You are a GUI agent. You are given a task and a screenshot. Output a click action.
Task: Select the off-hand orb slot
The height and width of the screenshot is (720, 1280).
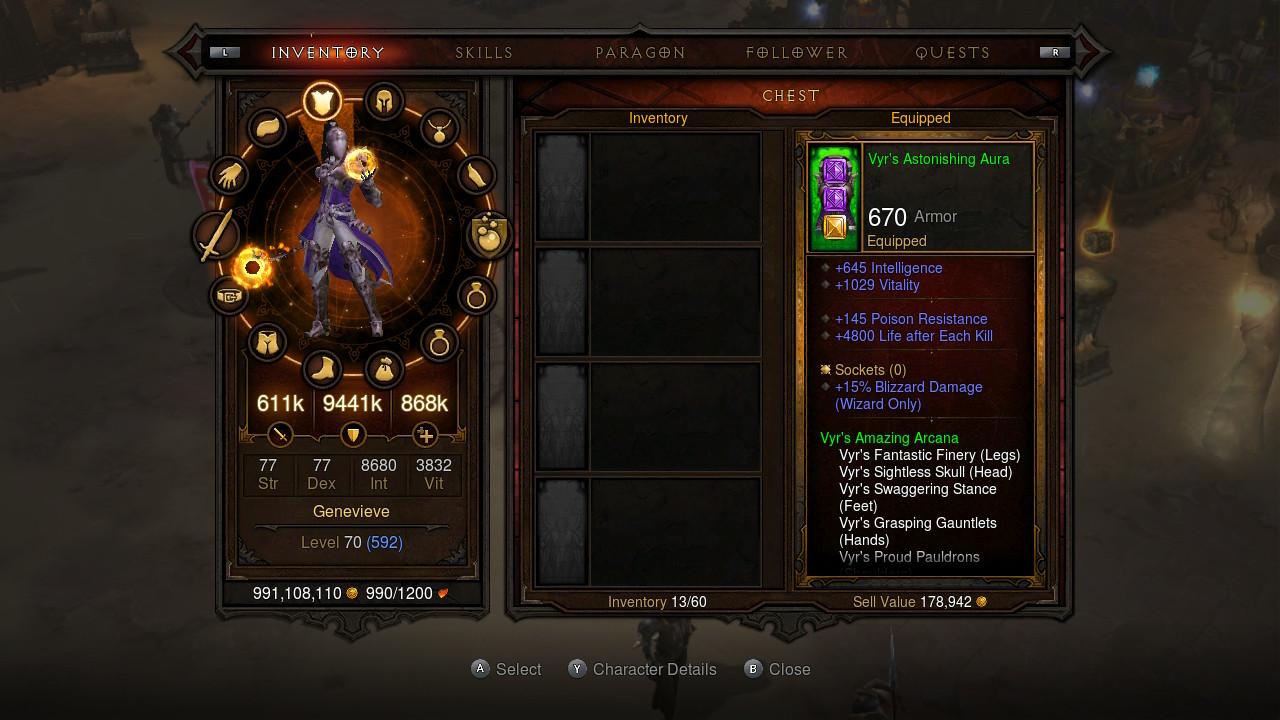click(490, 236)
